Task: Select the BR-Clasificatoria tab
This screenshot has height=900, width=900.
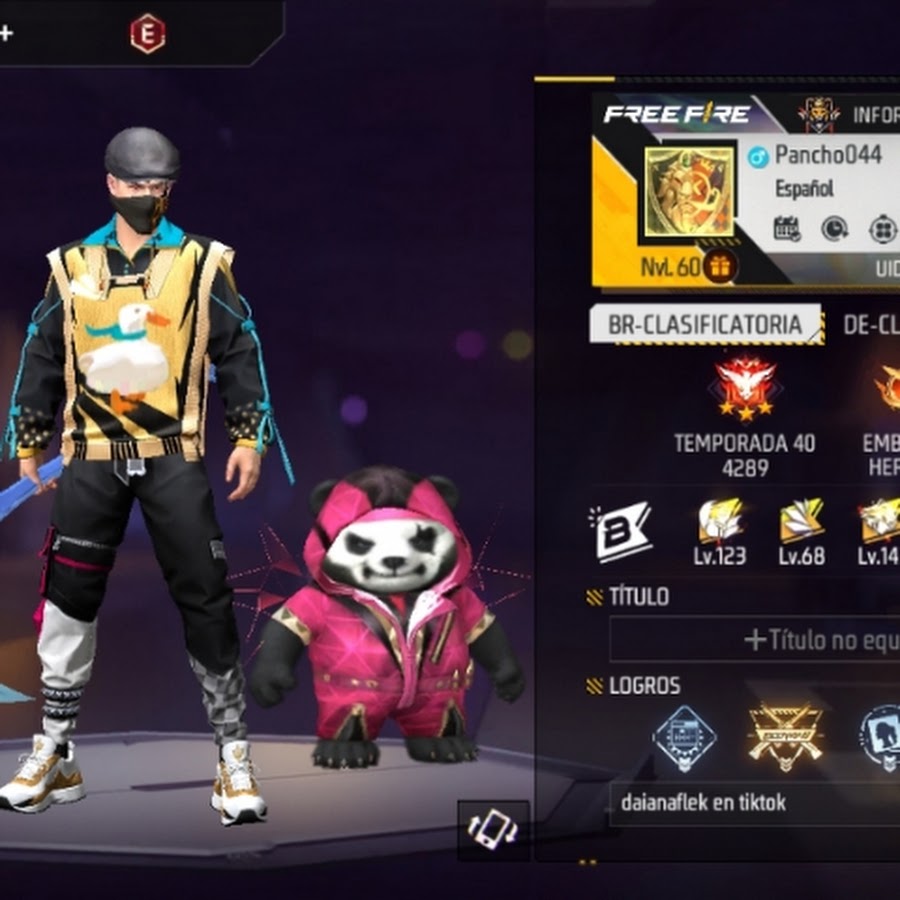Action: coord(705,324)
